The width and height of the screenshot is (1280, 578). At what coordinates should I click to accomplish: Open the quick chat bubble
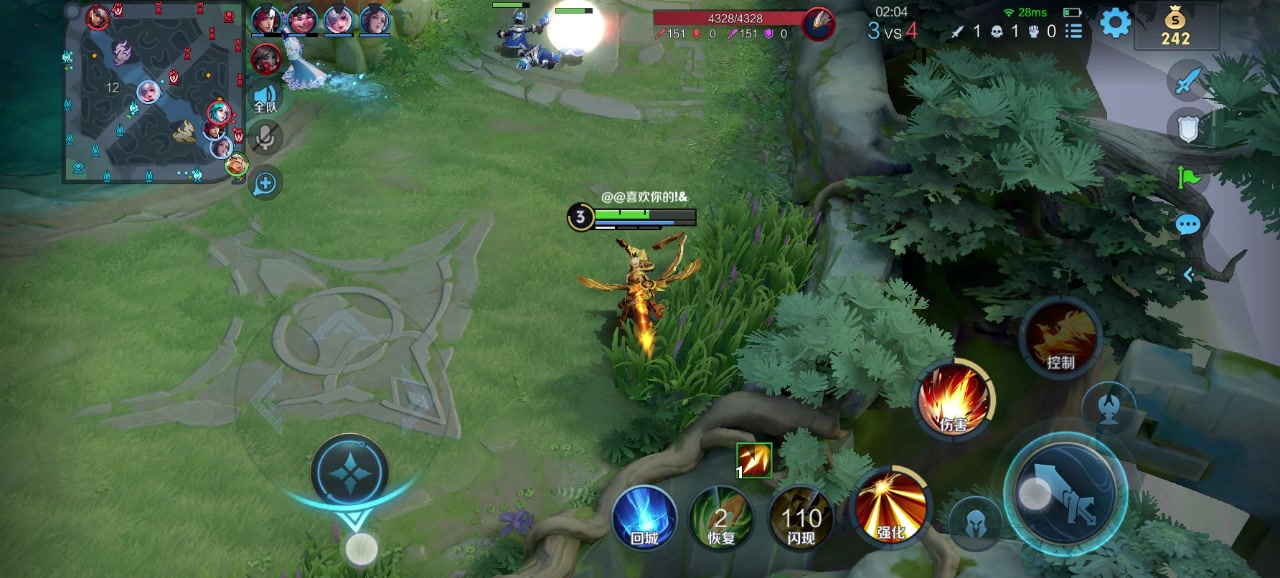coord(1187,224)
